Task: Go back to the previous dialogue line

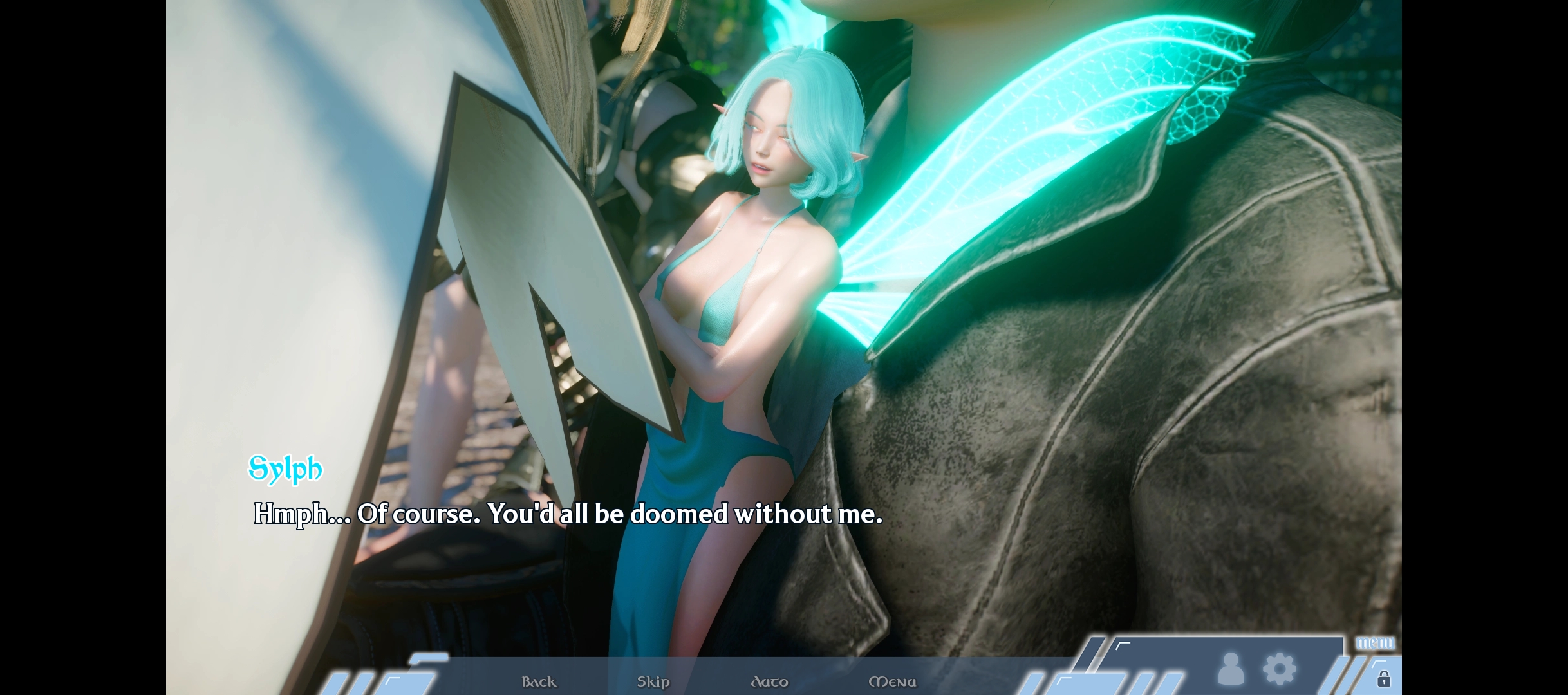Action: [539, 681]
